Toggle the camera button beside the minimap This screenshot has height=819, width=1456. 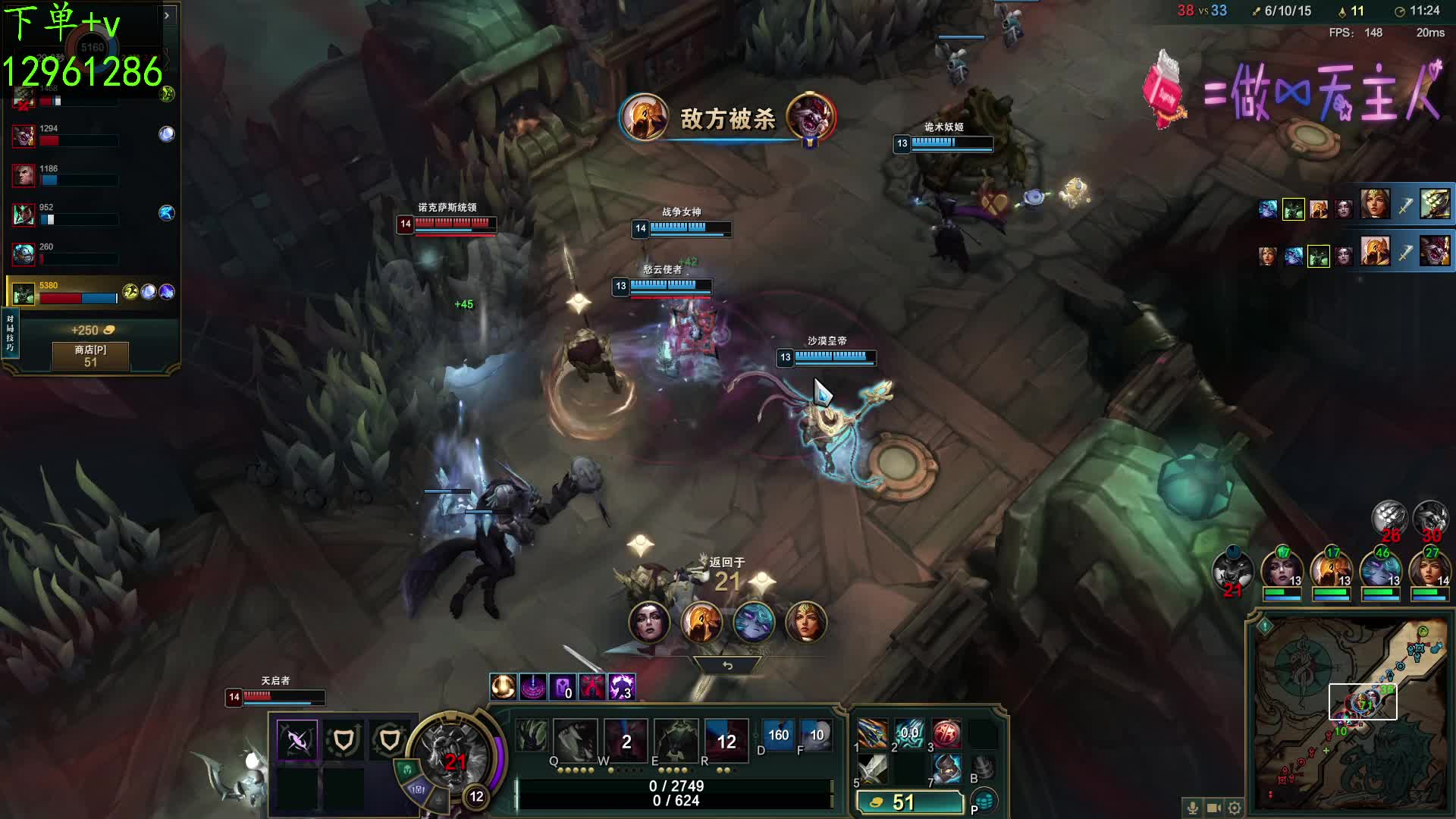(x=1213, y=808)
